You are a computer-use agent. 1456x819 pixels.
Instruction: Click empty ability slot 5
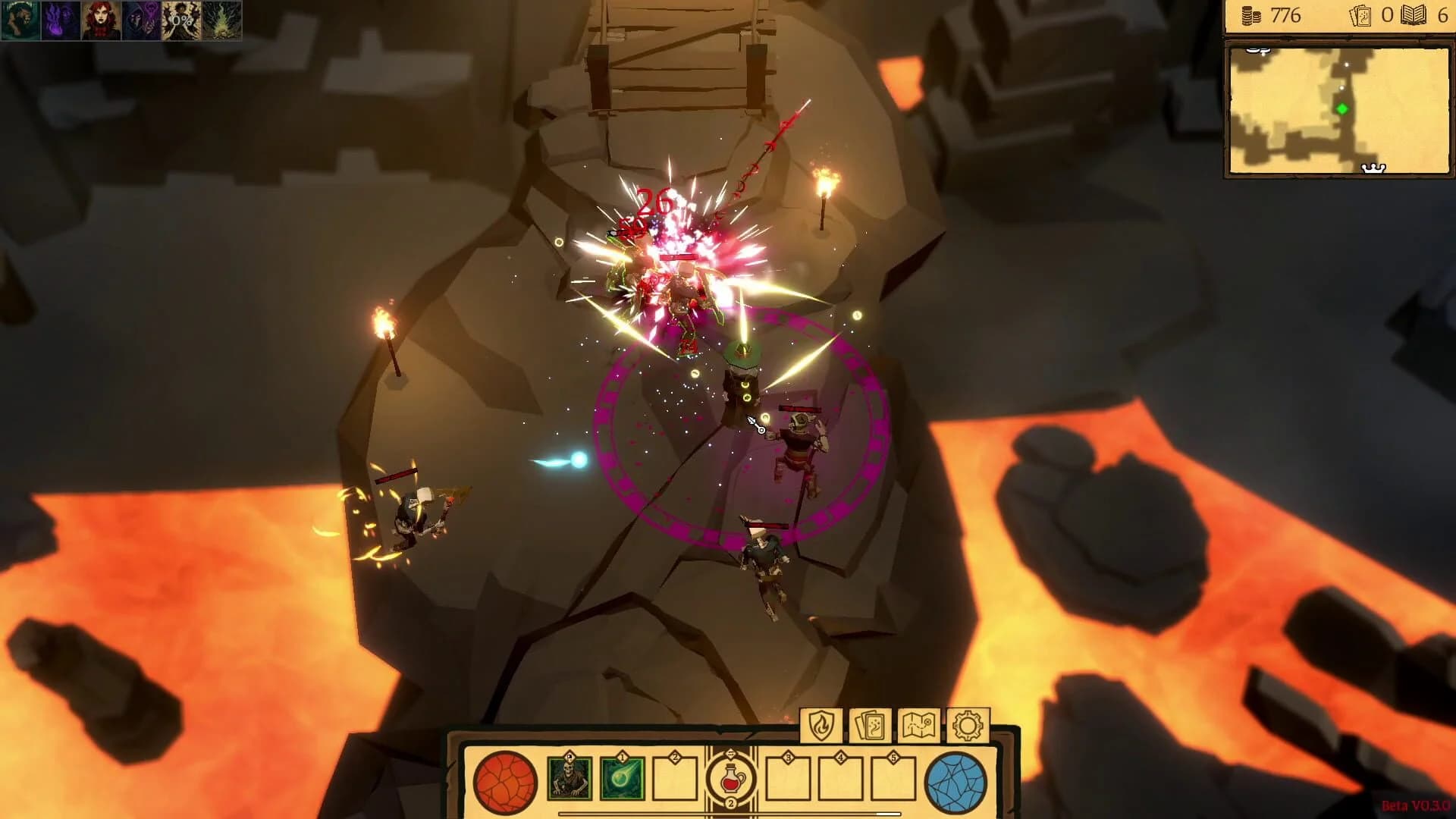tap(893, 778)
